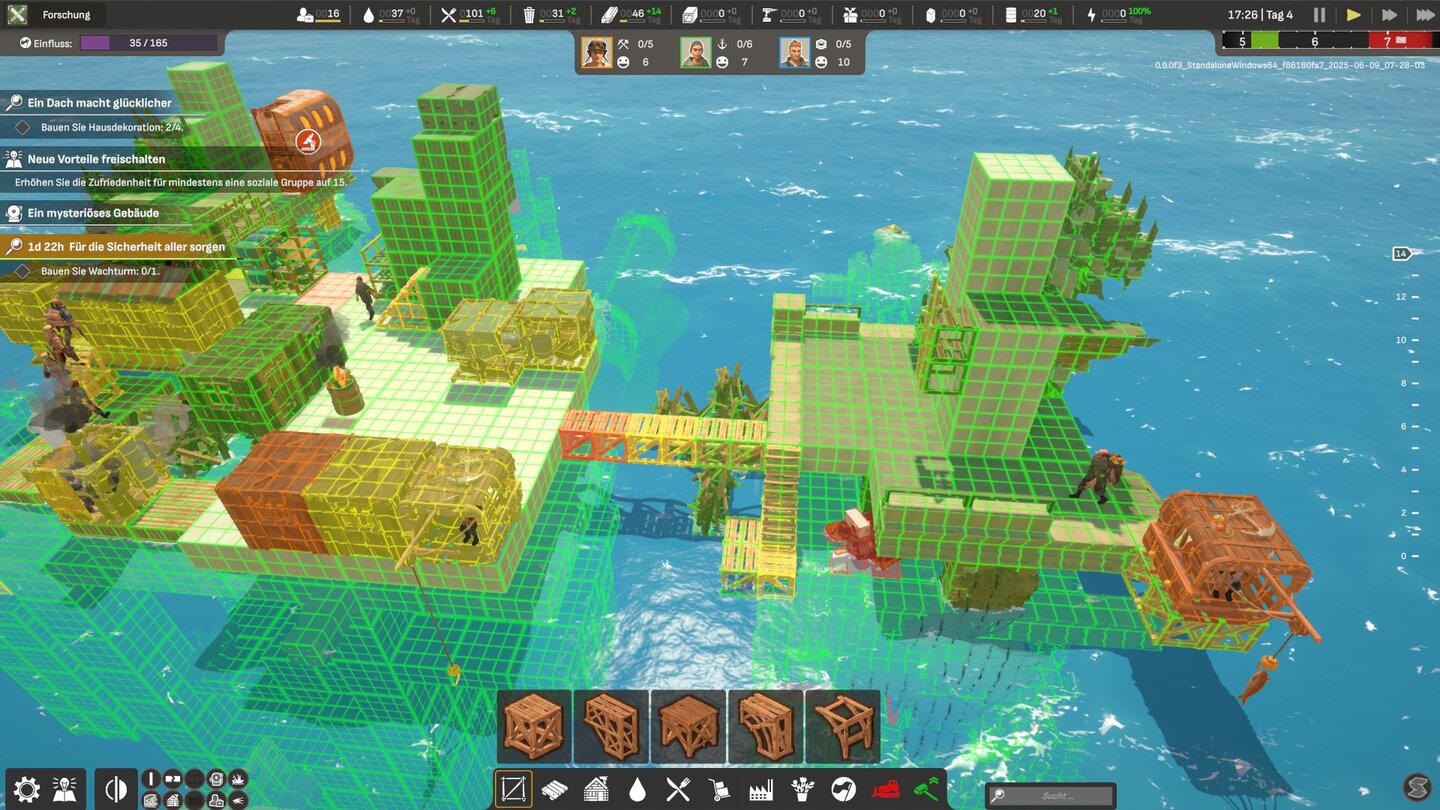Open quest 'Ein Dach macht glücklicher'
The width and height of the screenshot is (1440, 810).
(x=99, y=103)
